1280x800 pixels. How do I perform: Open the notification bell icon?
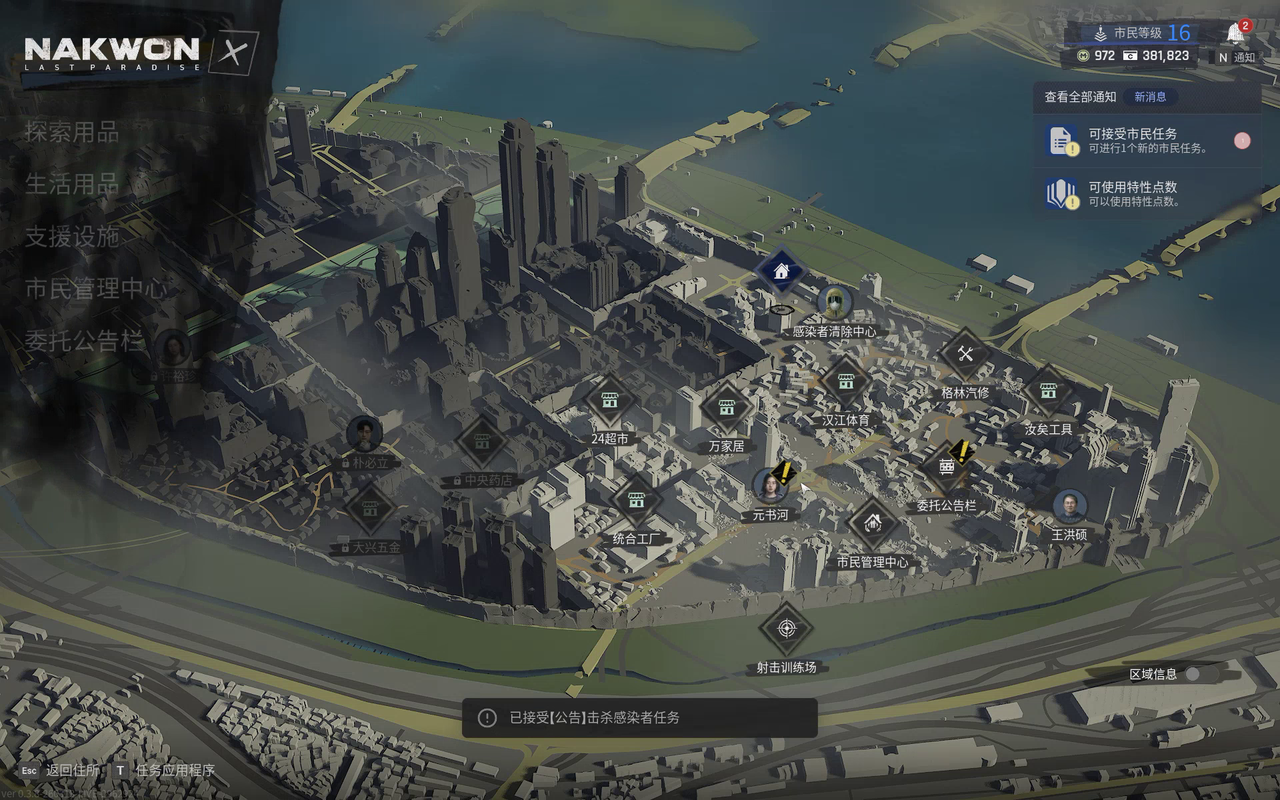point(1236,34)
